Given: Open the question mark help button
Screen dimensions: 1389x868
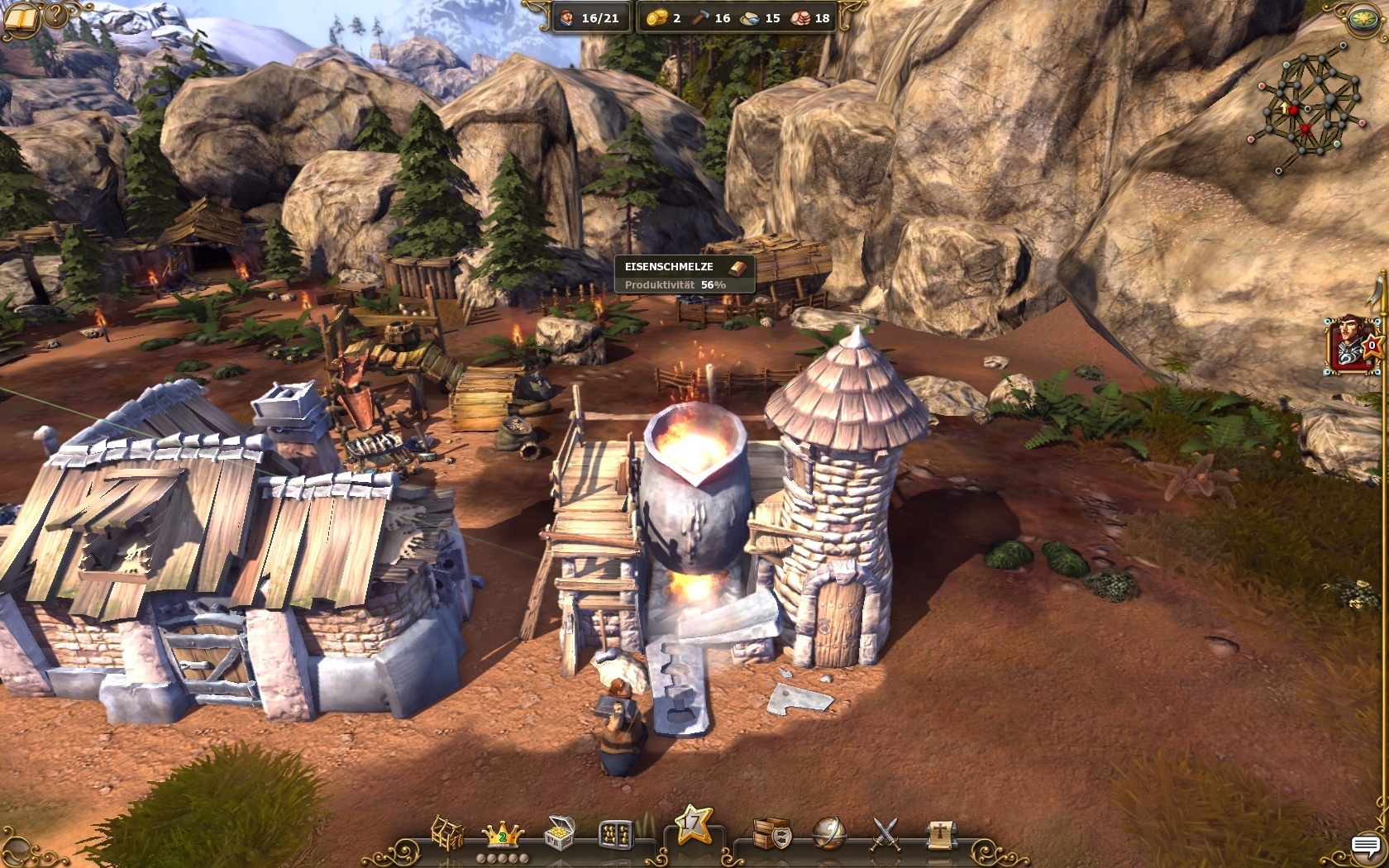Looking at the screenshot, I should [x=56, y=13].
